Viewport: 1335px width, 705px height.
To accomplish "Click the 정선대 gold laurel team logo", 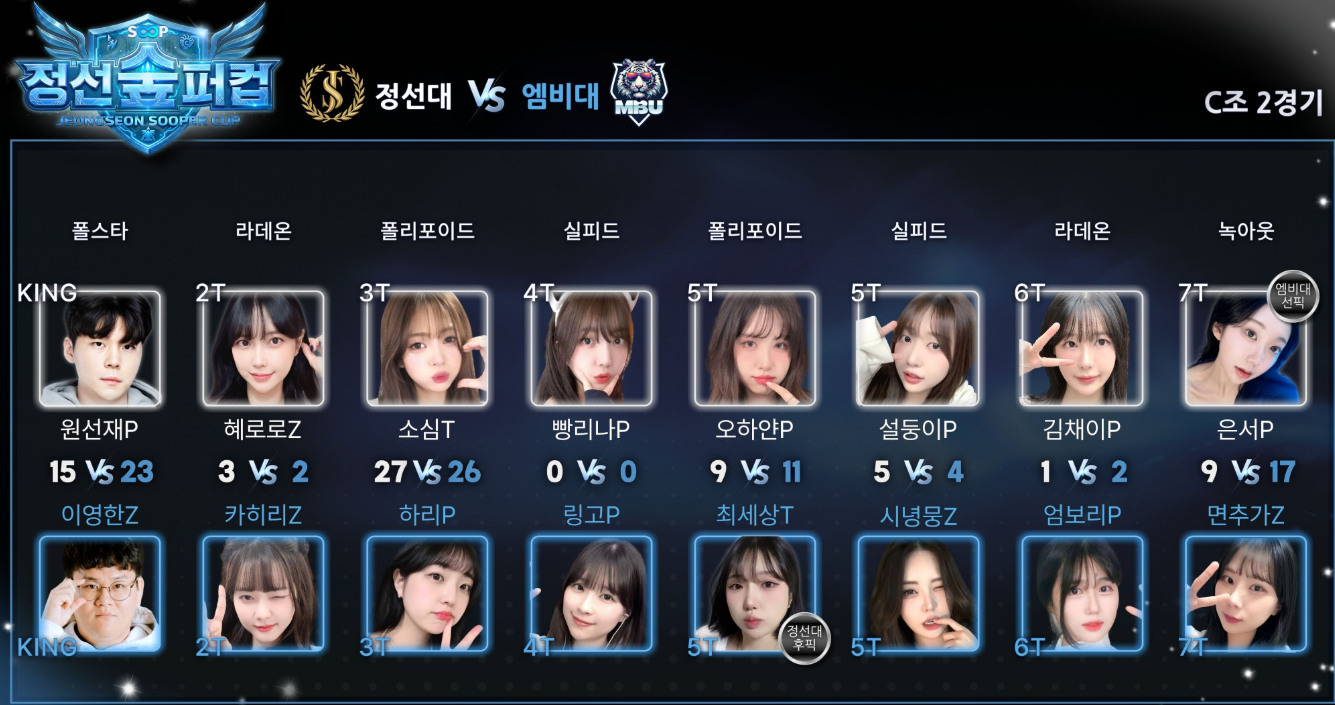I will click(x=332, y=93).
